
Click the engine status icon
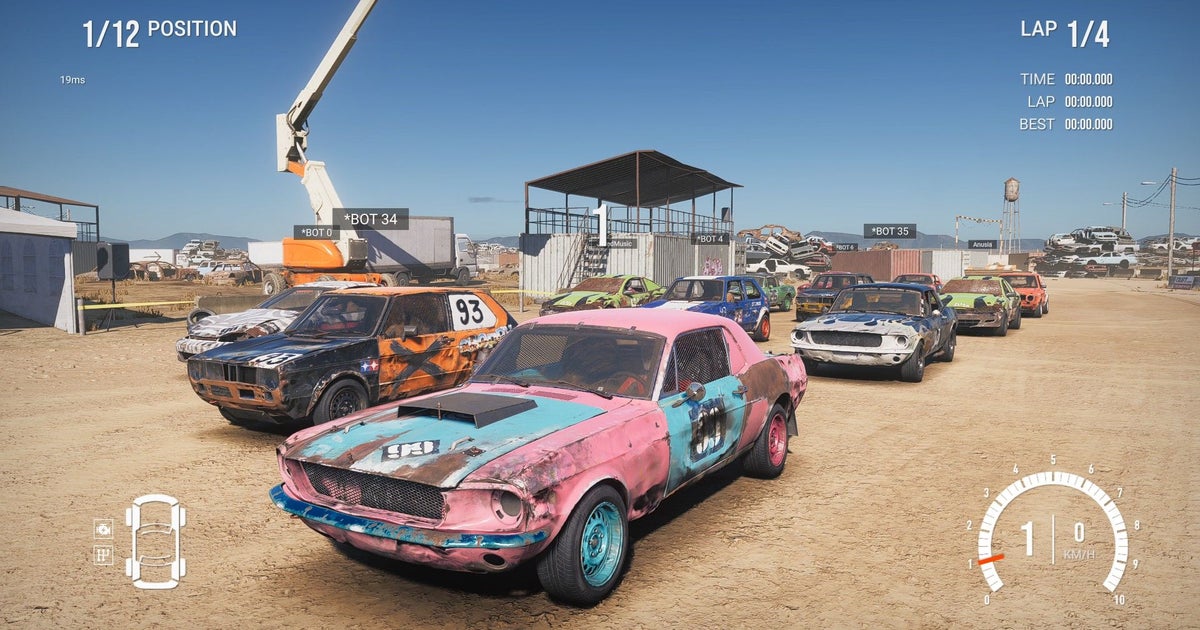pos(103,528)
